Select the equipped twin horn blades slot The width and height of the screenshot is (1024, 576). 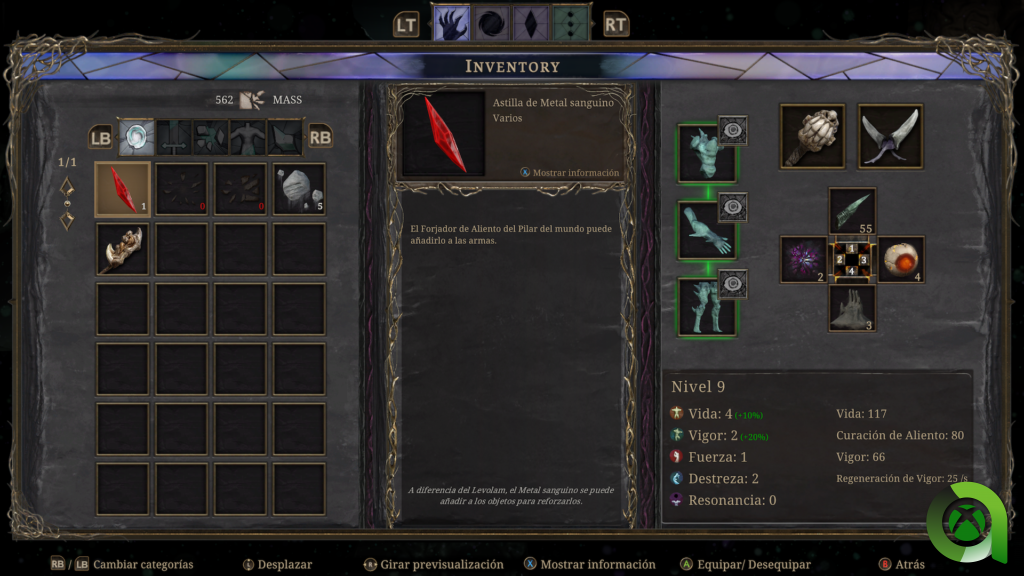point(890,136)
